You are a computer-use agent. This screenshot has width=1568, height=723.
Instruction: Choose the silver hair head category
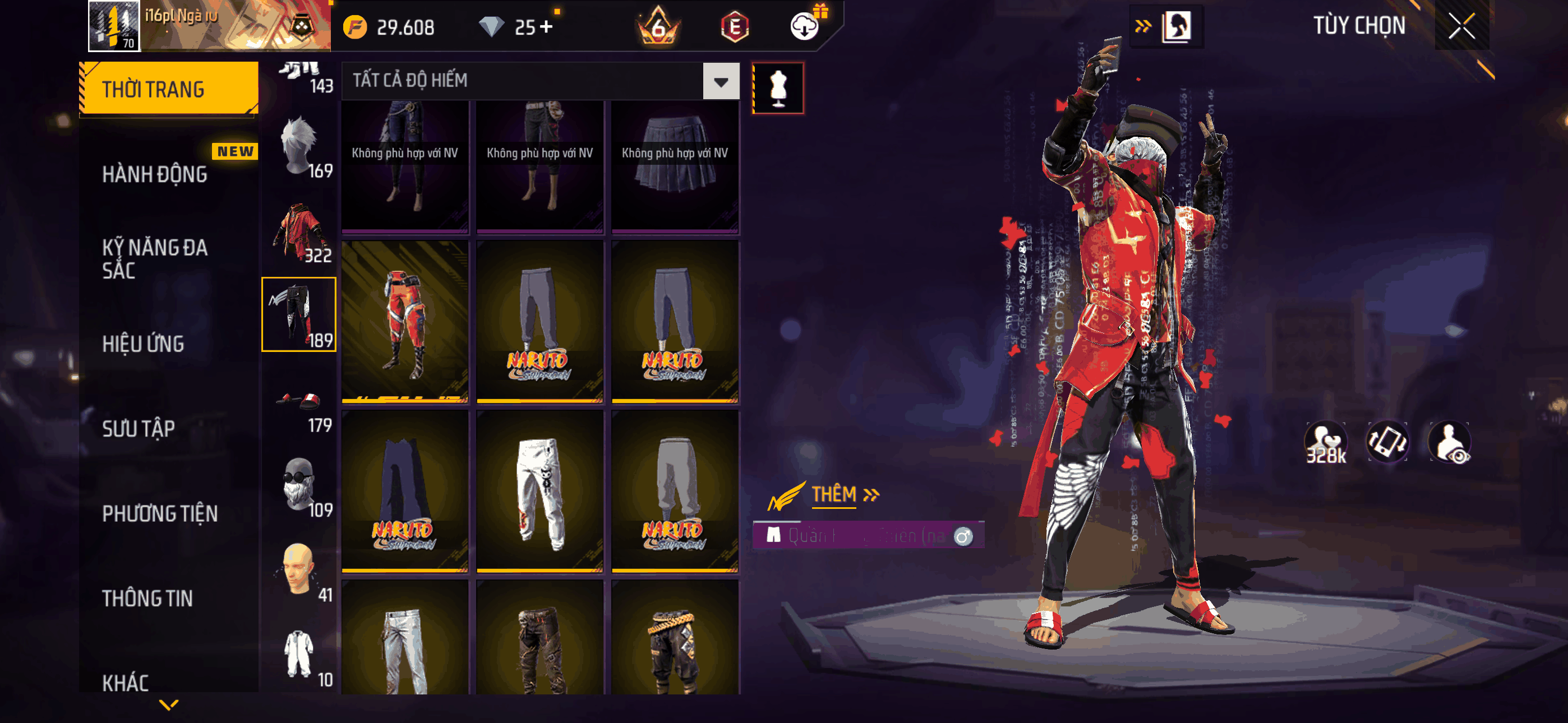tap(299, 147)
